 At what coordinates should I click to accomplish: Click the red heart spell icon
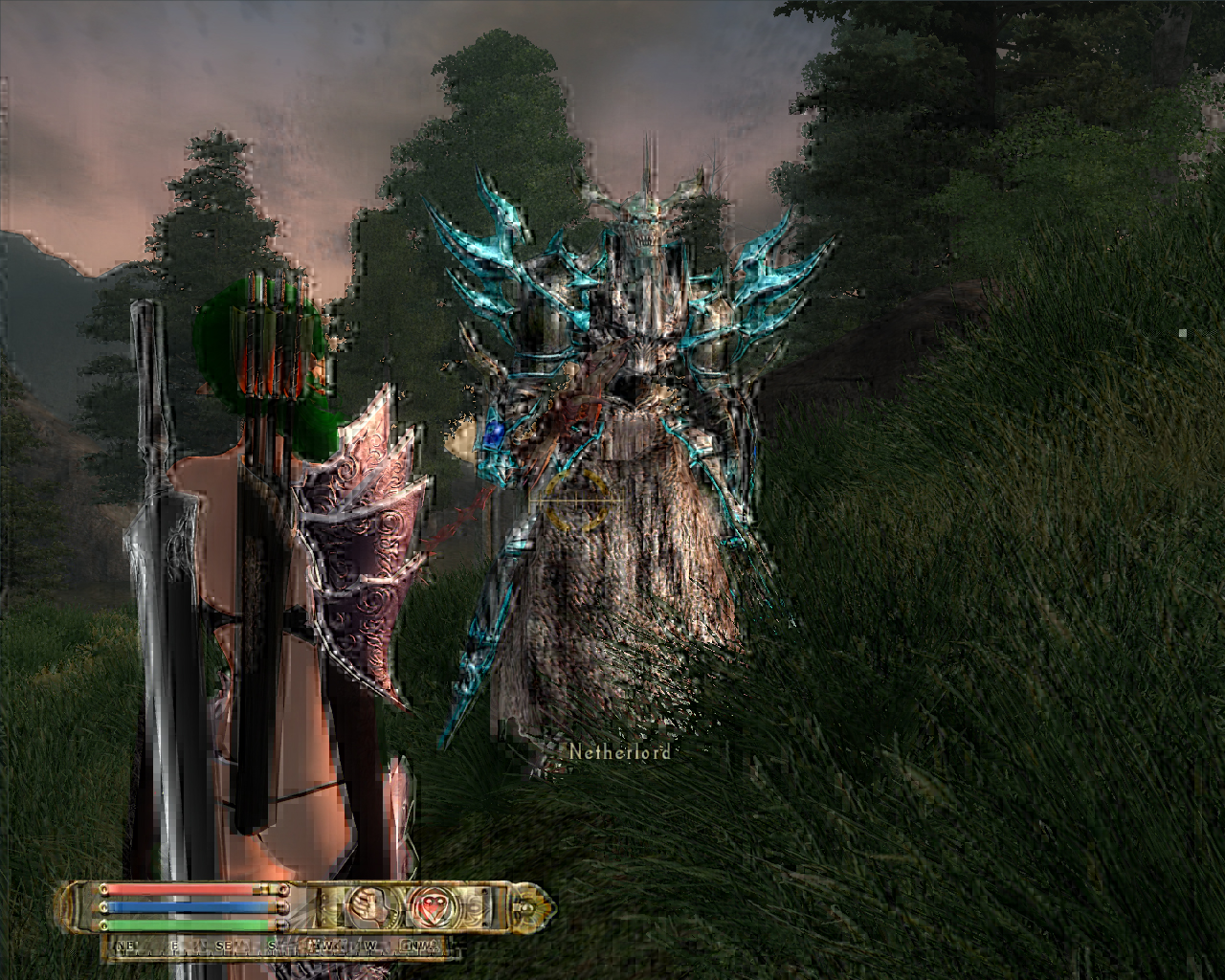[x=427, y=904]
